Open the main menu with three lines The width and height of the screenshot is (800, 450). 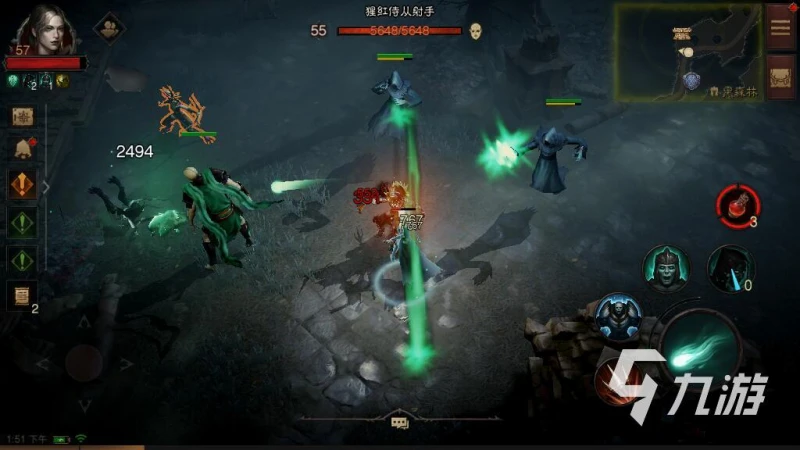pos(780,27)
